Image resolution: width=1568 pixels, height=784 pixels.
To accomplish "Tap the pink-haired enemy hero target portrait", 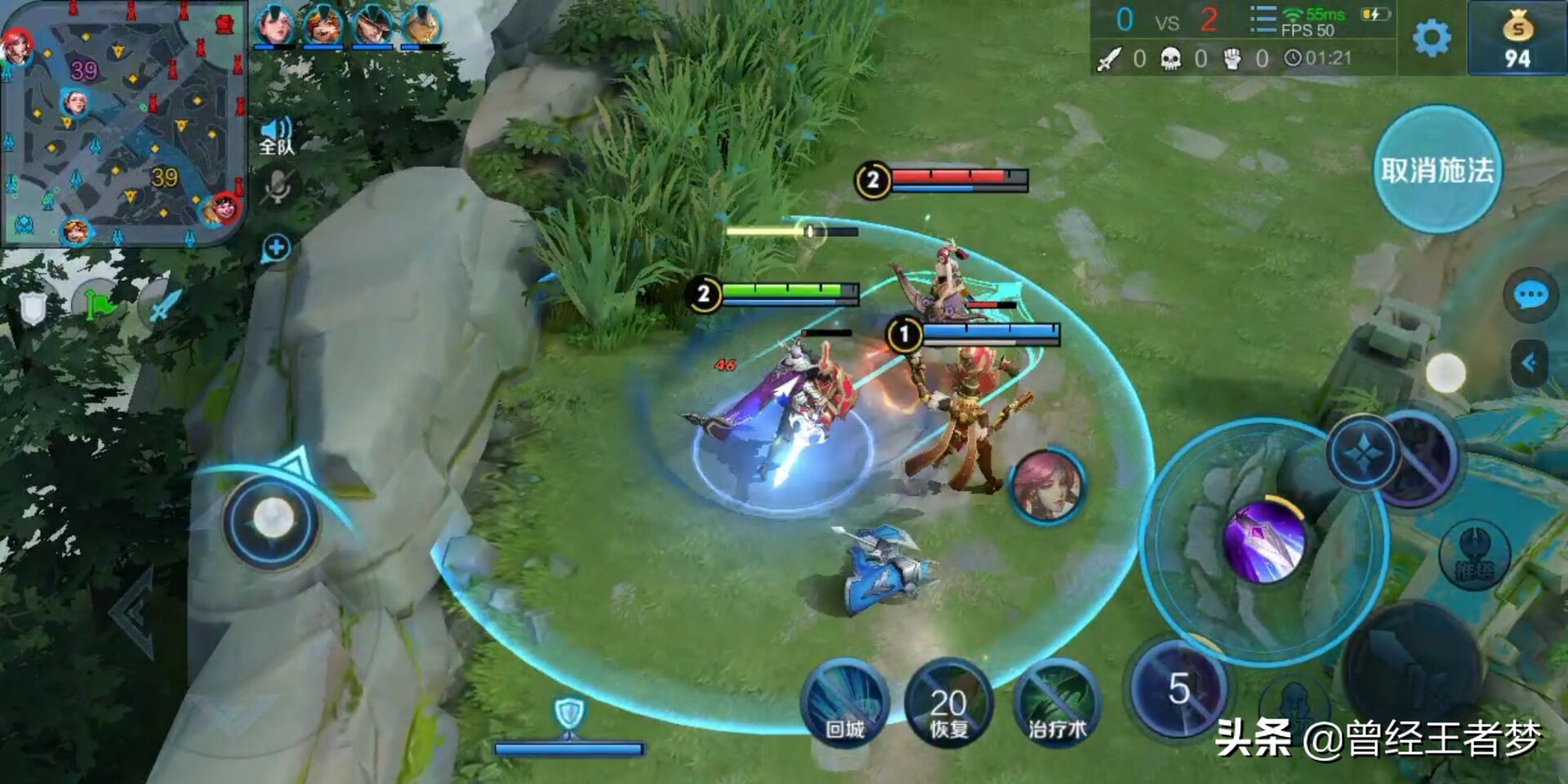I will pyautogui.click(x=1047, y=486).
